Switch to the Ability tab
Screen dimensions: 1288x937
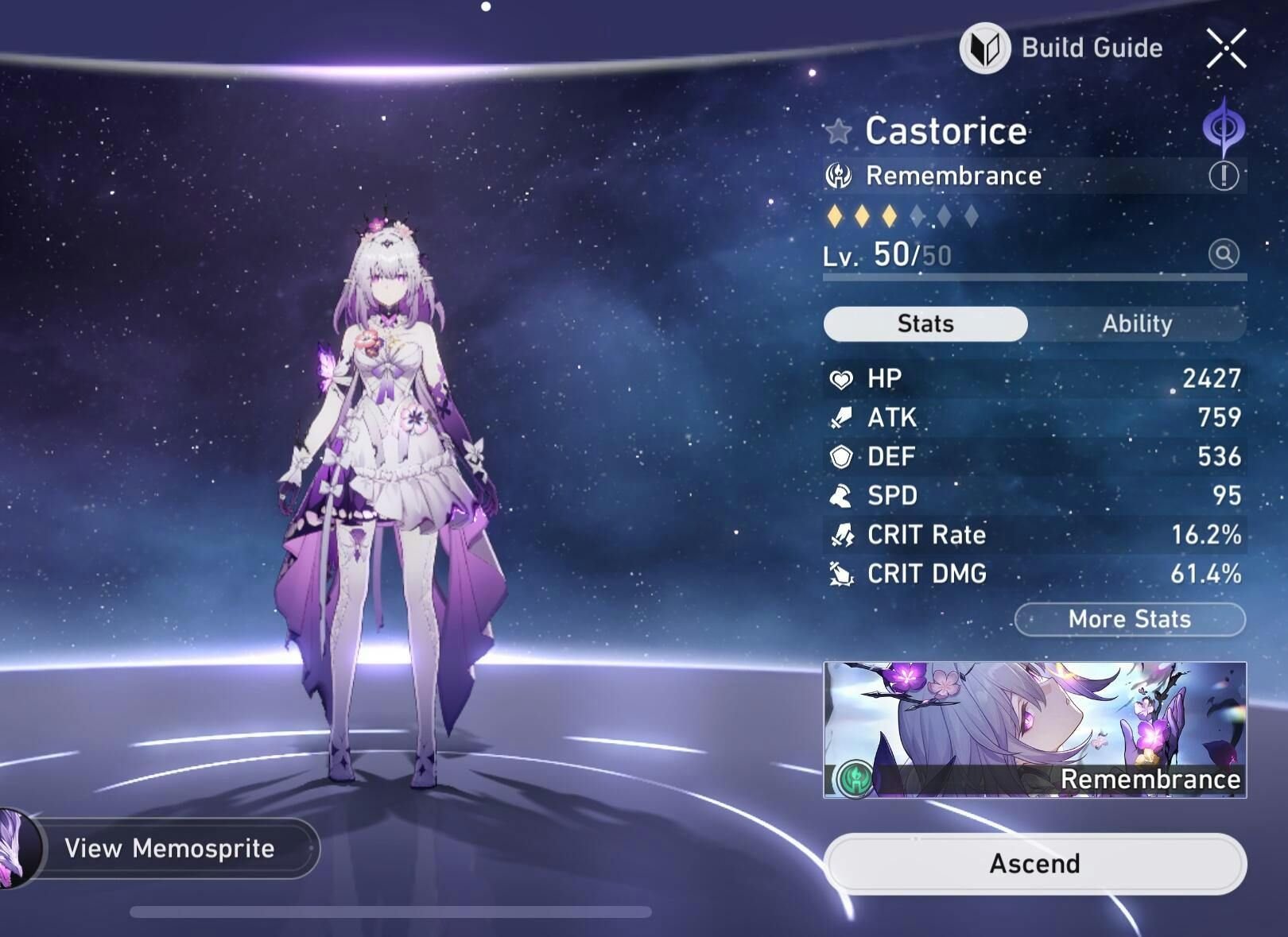pos(1137,324)
